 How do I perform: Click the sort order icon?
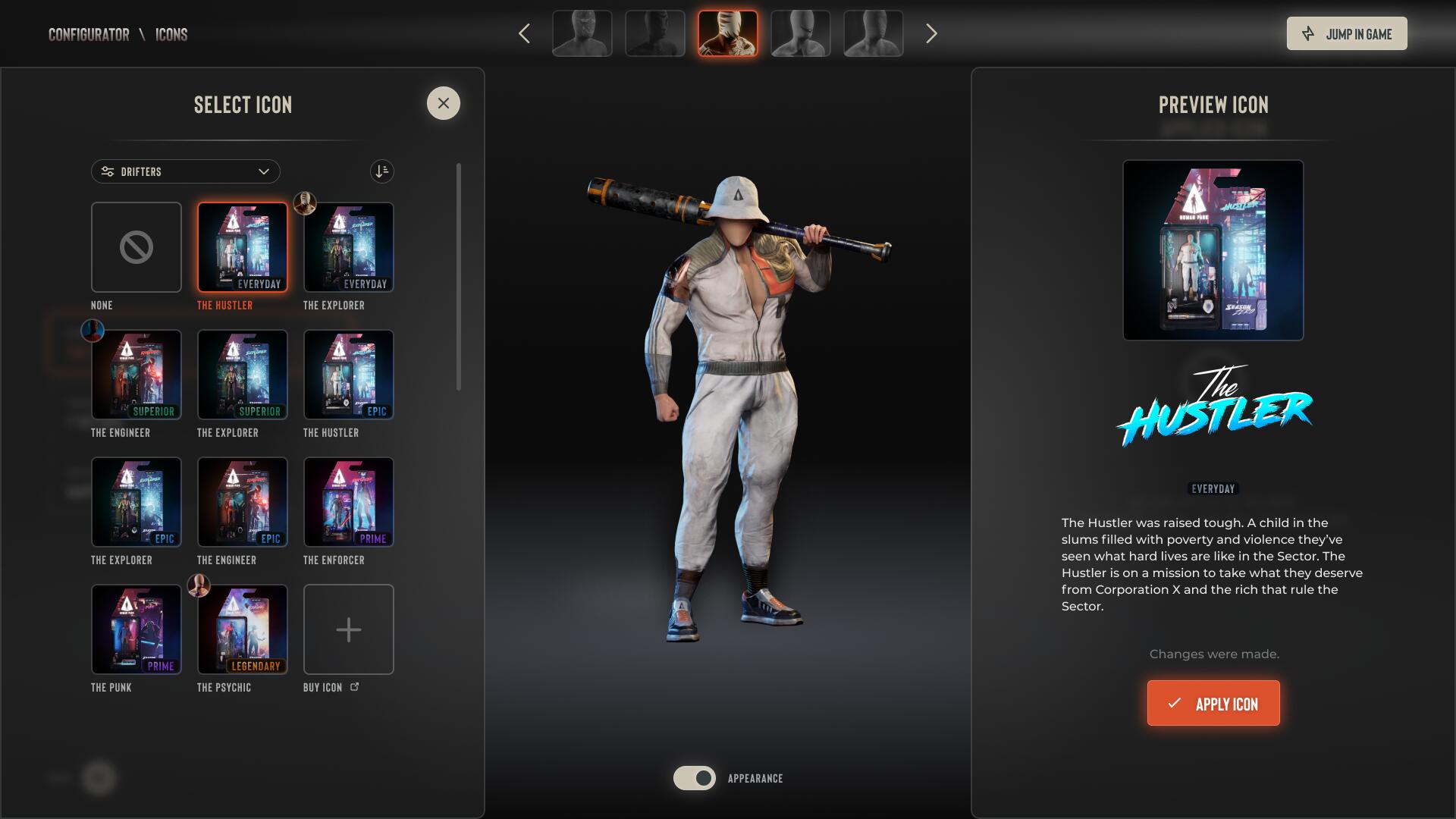[381, 171]
